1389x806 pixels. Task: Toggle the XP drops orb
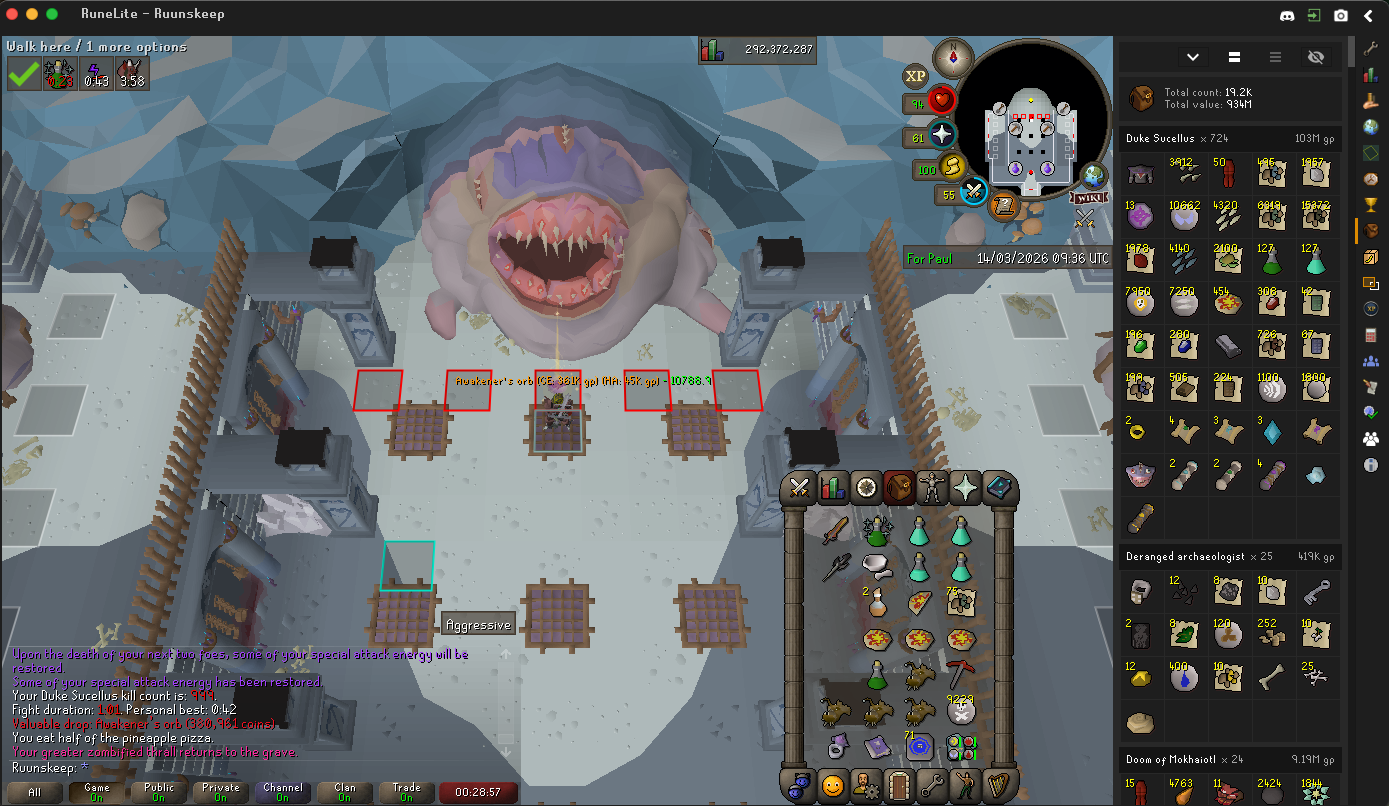tap(915, 76)
